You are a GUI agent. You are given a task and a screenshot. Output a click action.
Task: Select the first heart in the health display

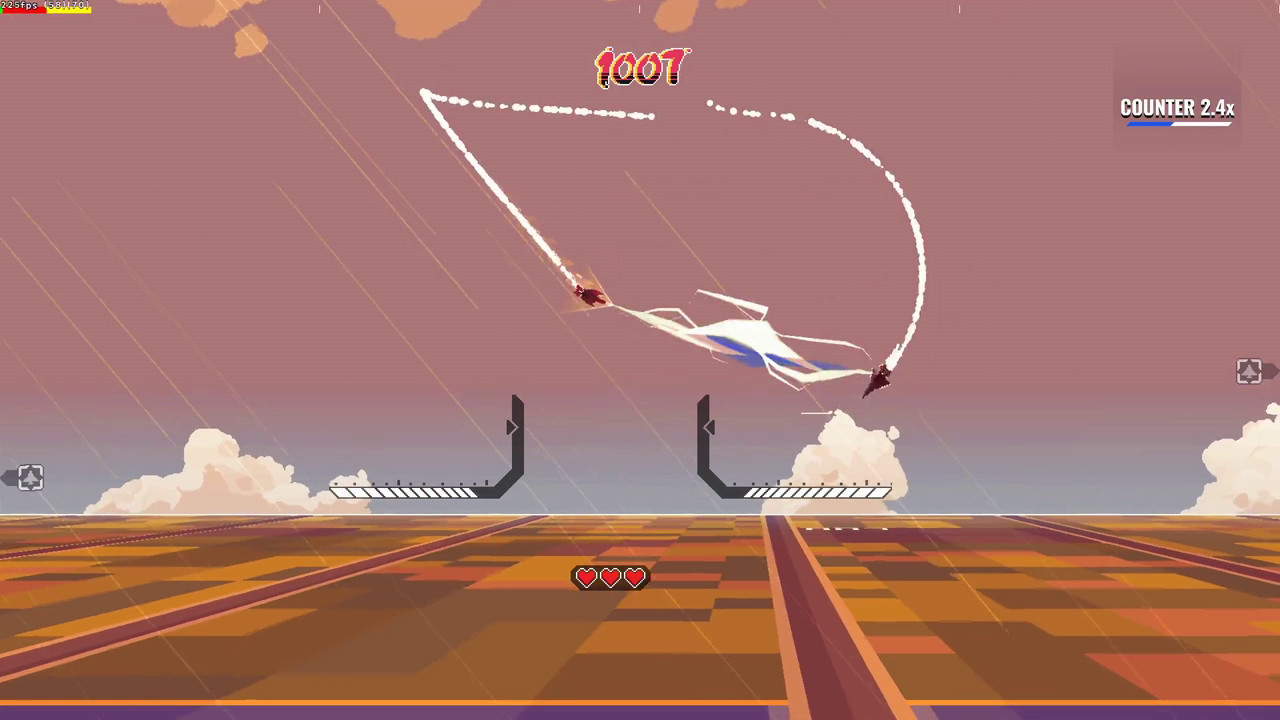click(585, 577)
